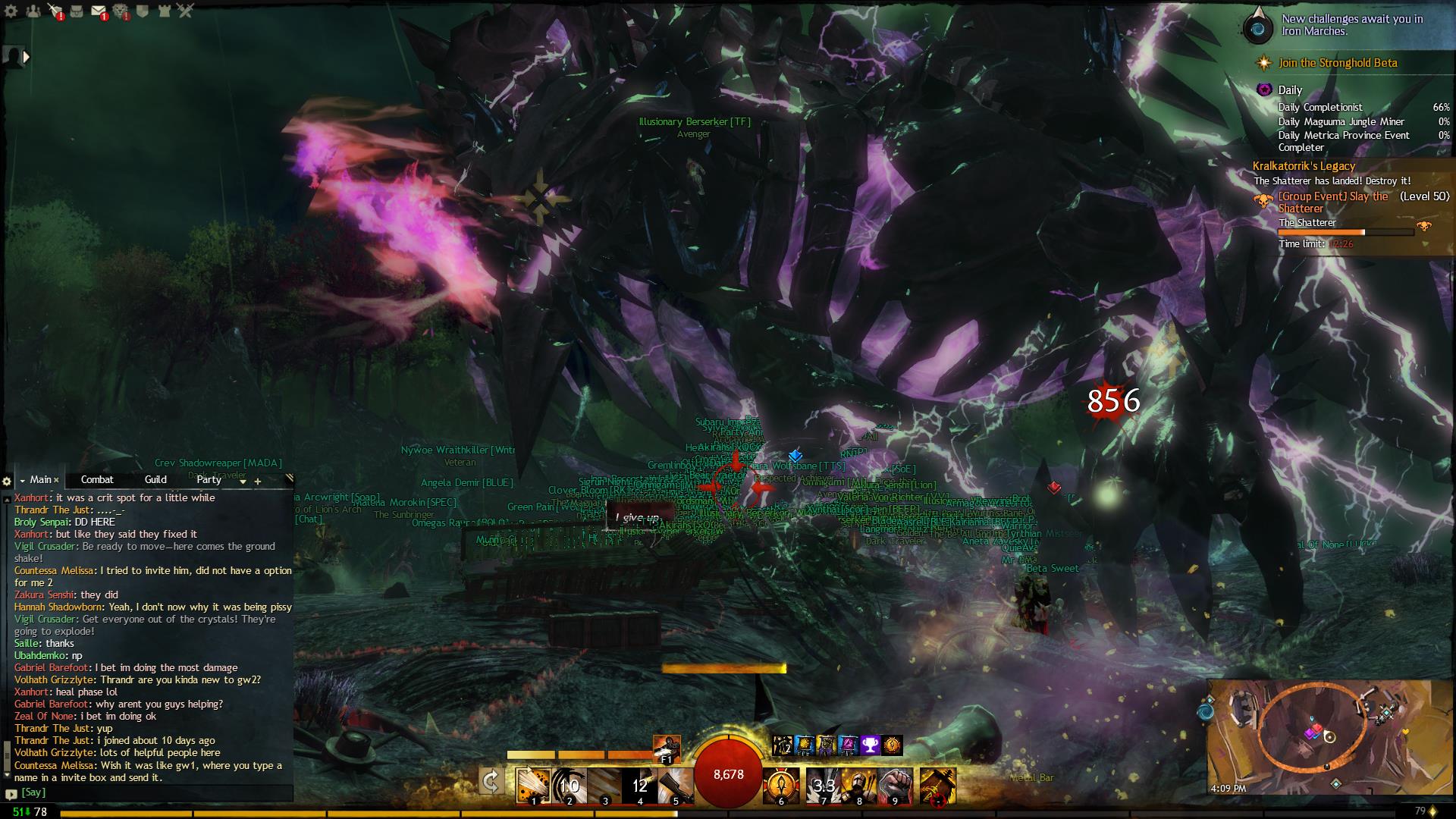Use the F1 burst skill

click(x=667, y=749)
